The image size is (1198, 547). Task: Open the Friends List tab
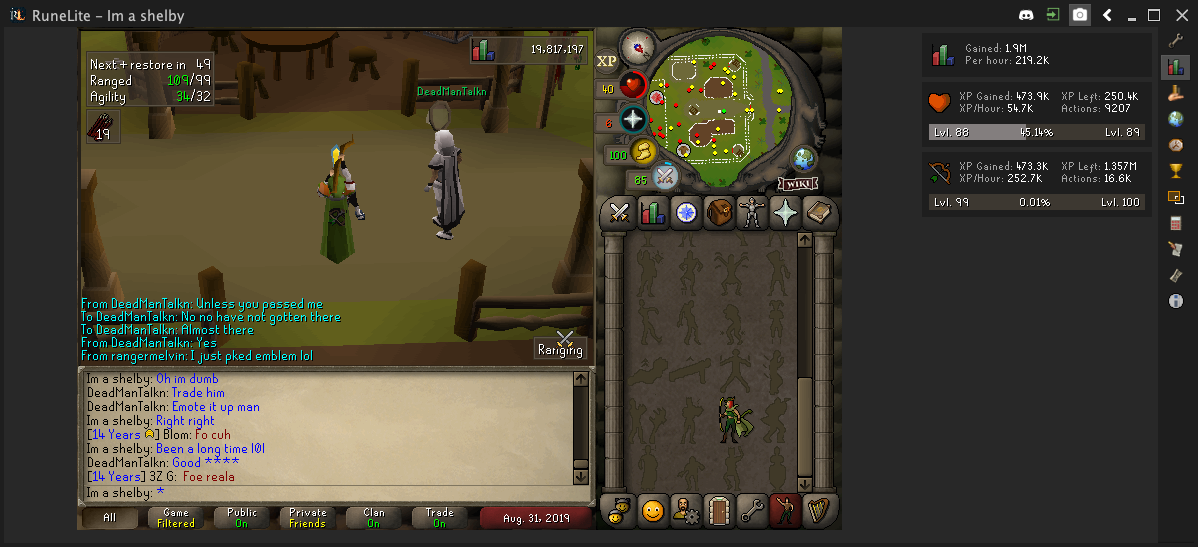coord(652,511)
